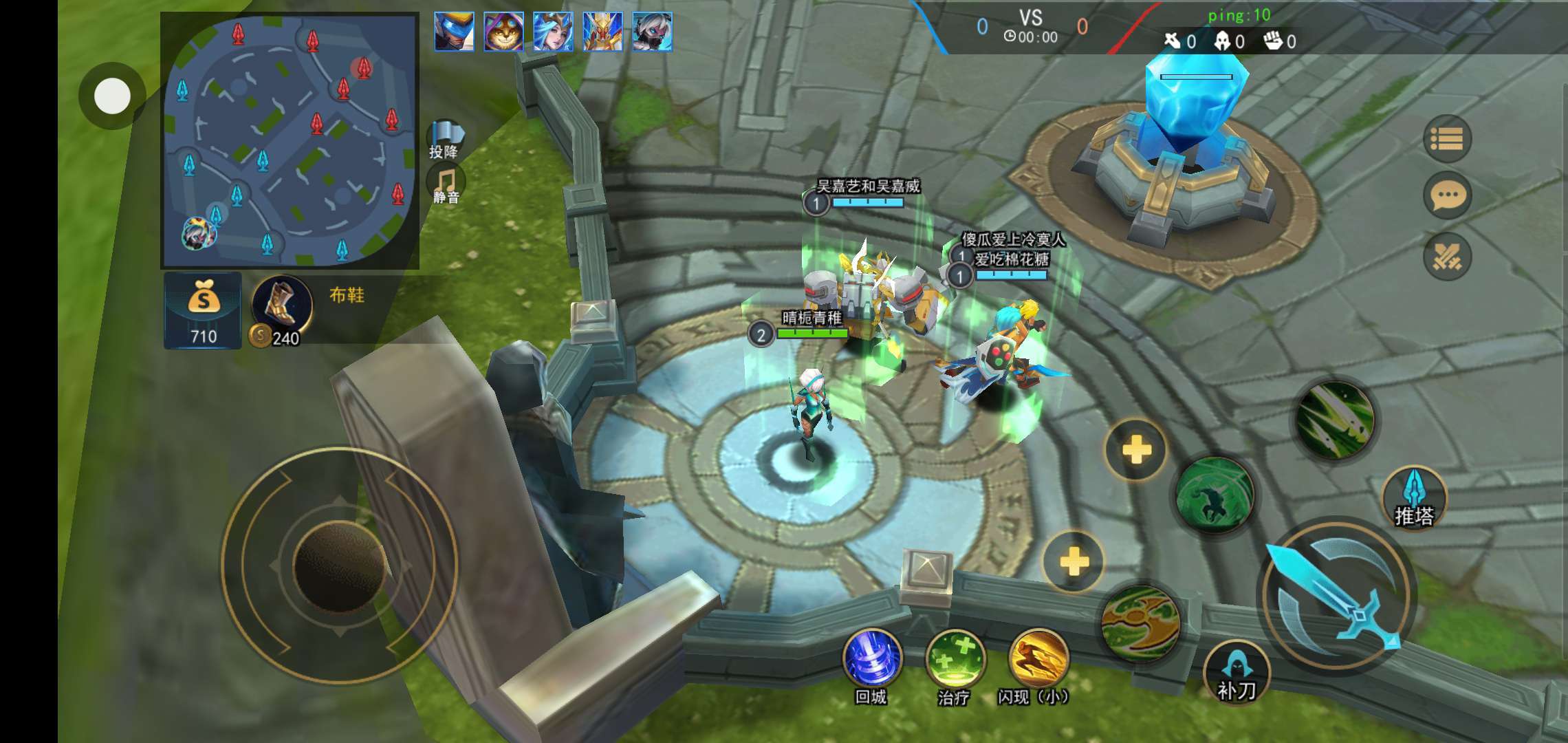The image size is (1568, 743).
Task: Tap the crossed swords signal button
Action: tap(1448, 256)
